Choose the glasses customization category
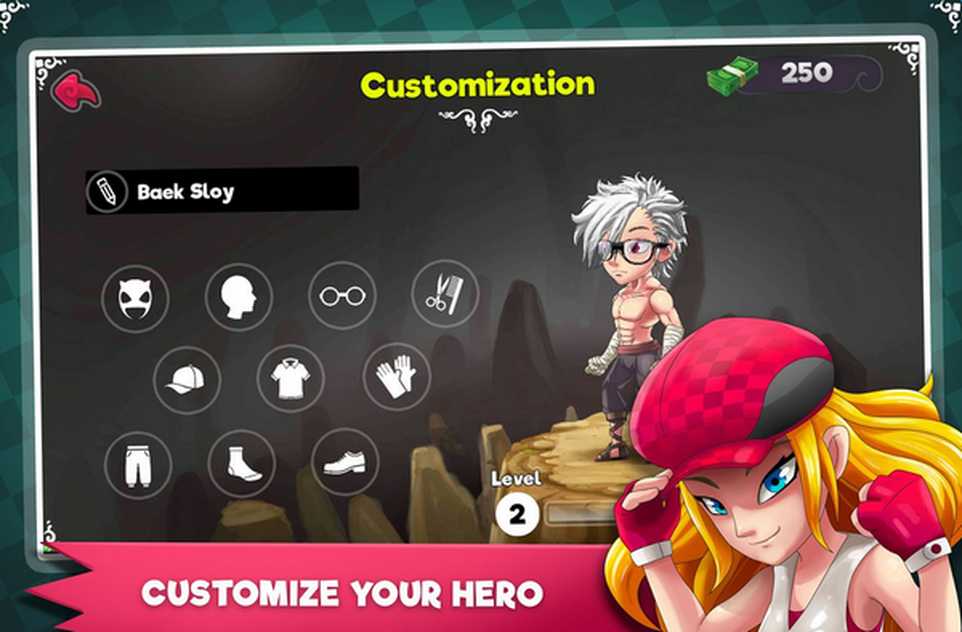962x632 pixels. (342, 296)
